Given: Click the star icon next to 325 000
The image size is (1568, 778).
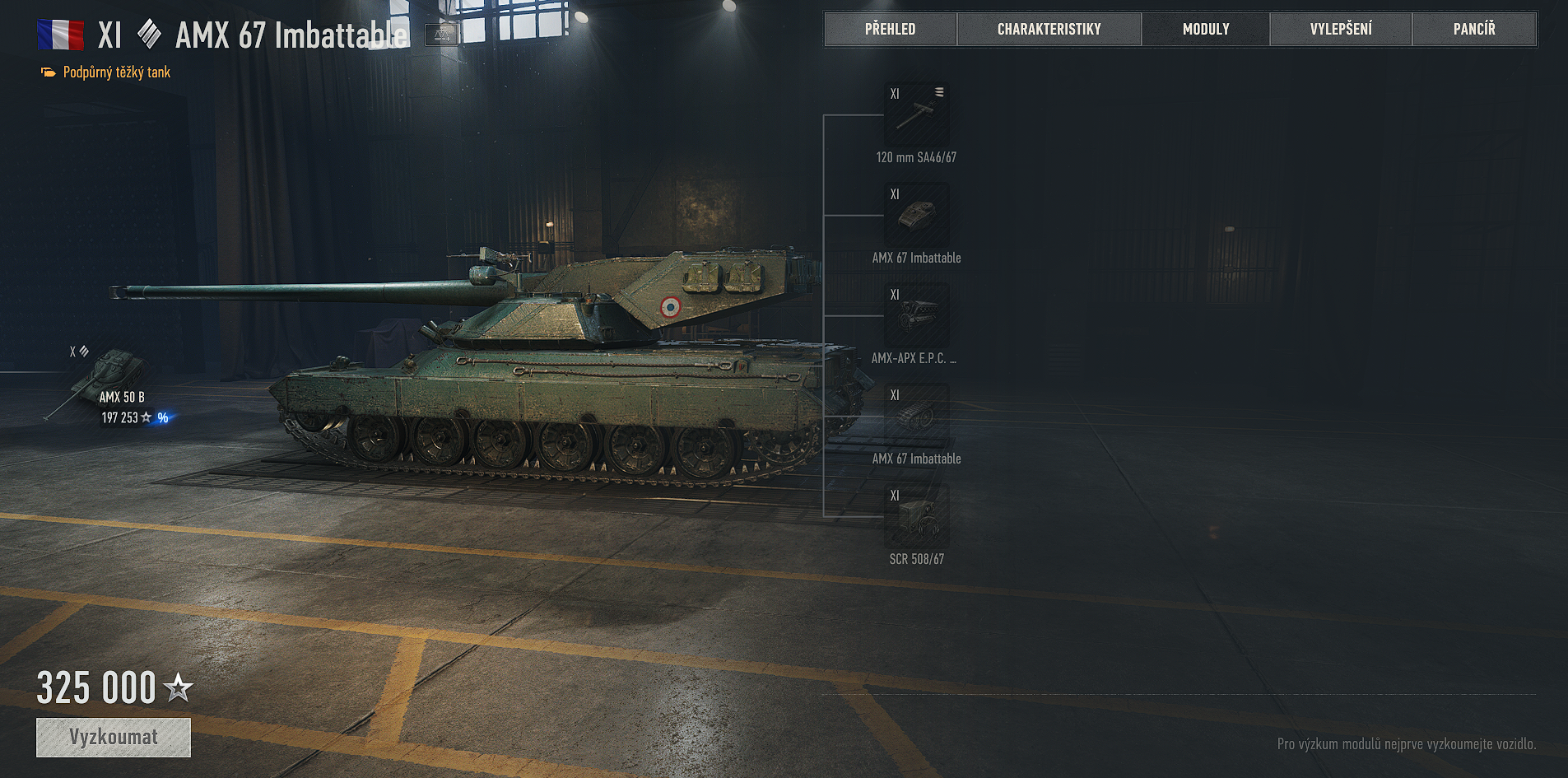Looking at the screenshot, I should point(178,688).
